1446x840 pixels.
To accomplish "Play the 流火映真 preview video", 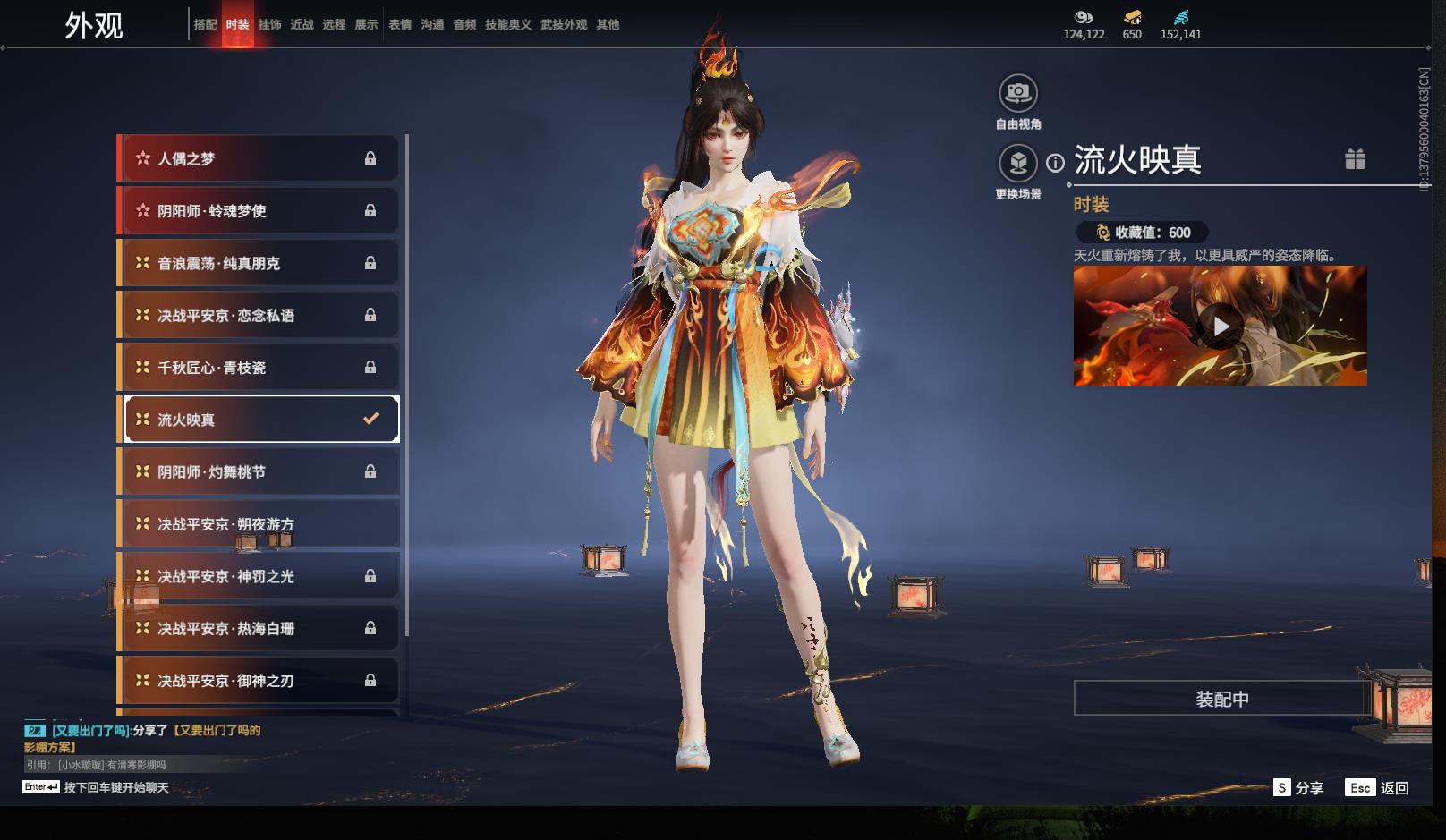I will pyautogui.click(x=1221, y=327).
